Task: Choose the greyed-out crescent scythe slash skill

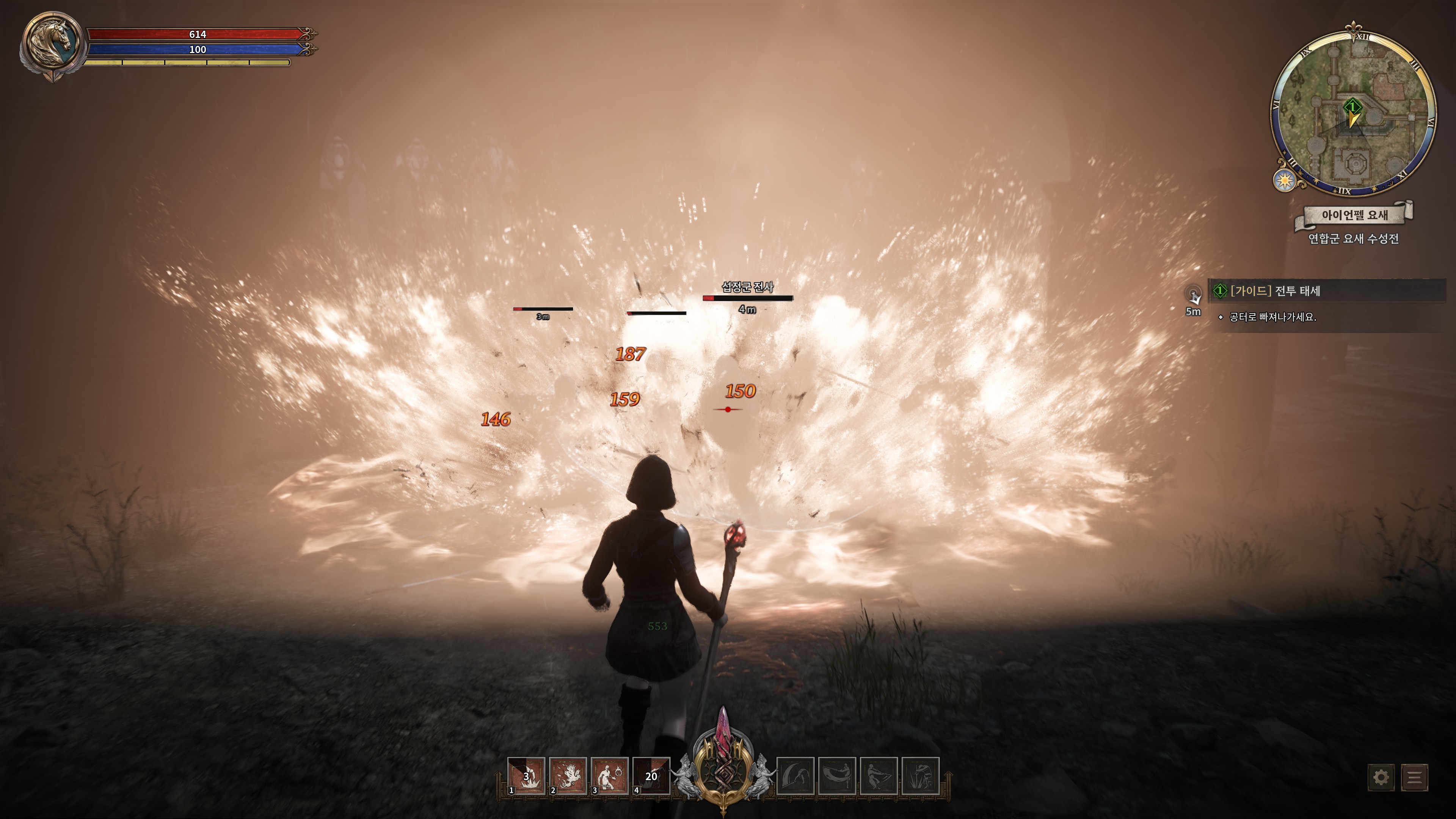Action: [795, 776]
